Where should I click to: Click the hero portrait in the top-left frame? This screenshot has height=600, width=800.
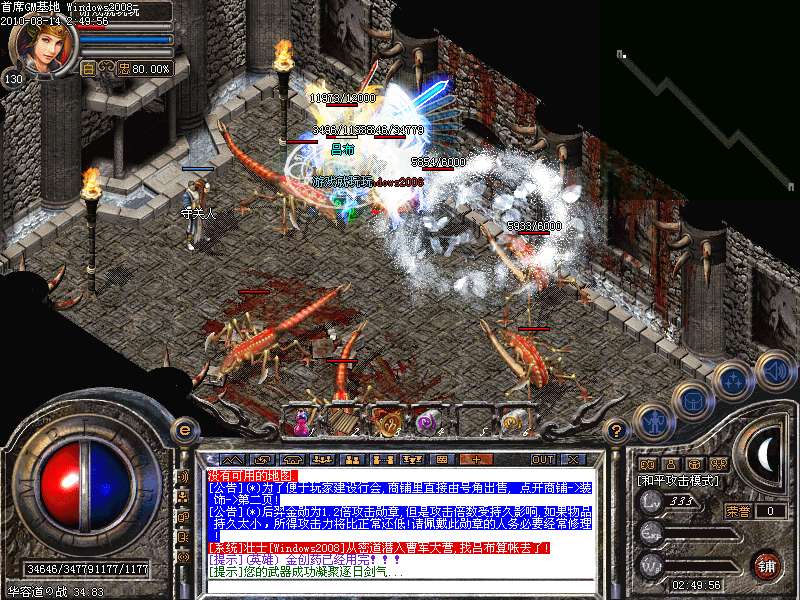[43, 47]
